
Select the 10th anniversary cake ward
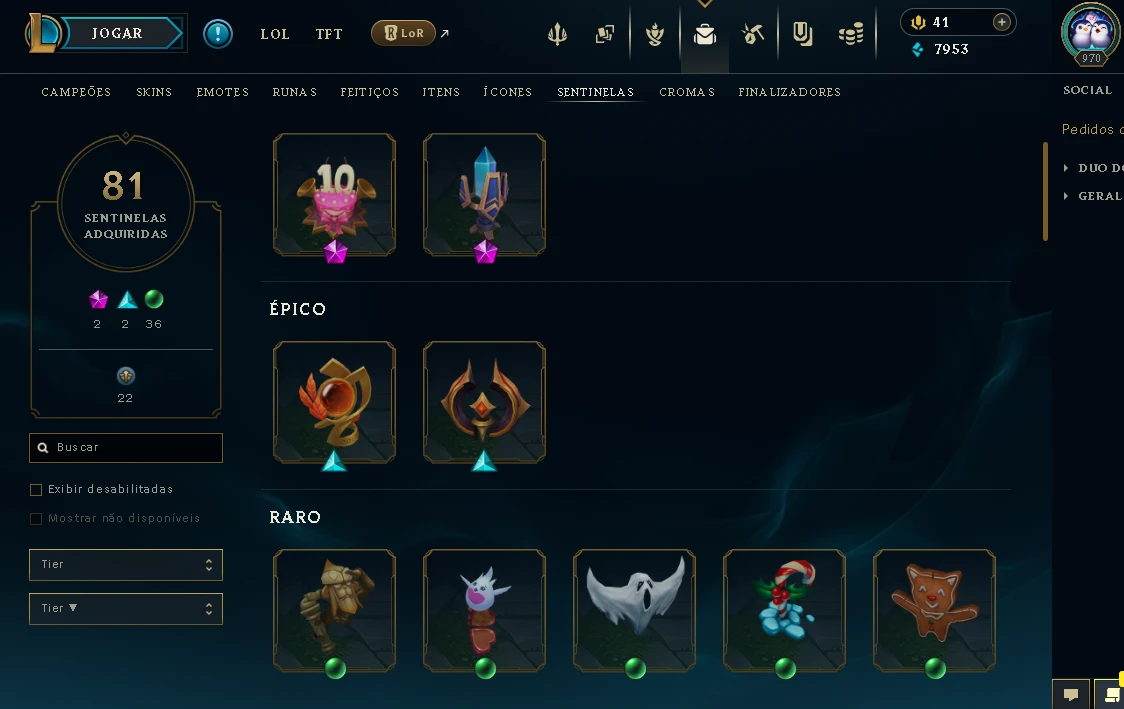coord(335,195)
